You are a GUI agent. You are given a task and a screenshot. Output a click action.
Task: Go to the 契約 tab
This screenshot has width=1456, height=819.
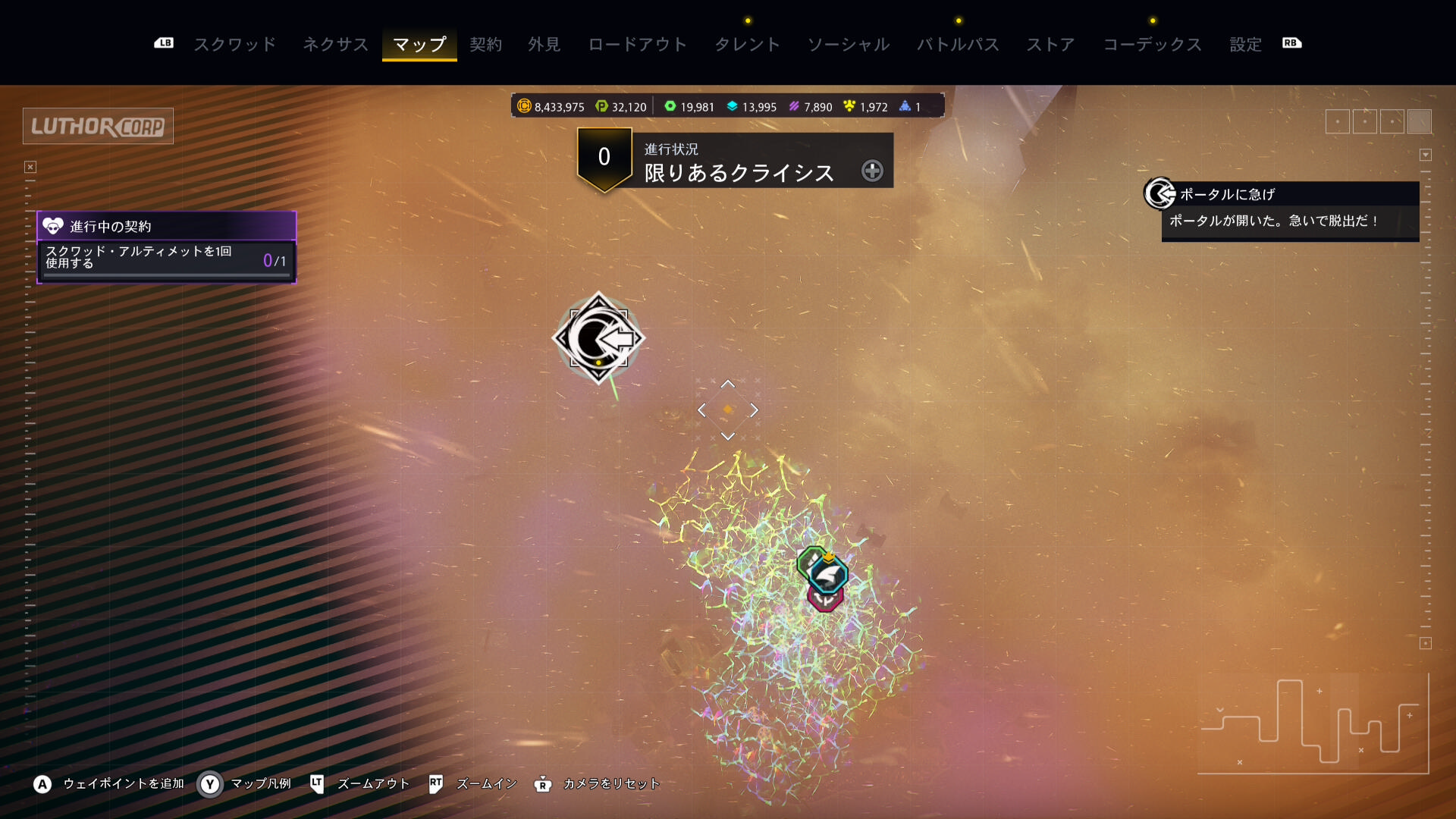(x=485, y=44)
